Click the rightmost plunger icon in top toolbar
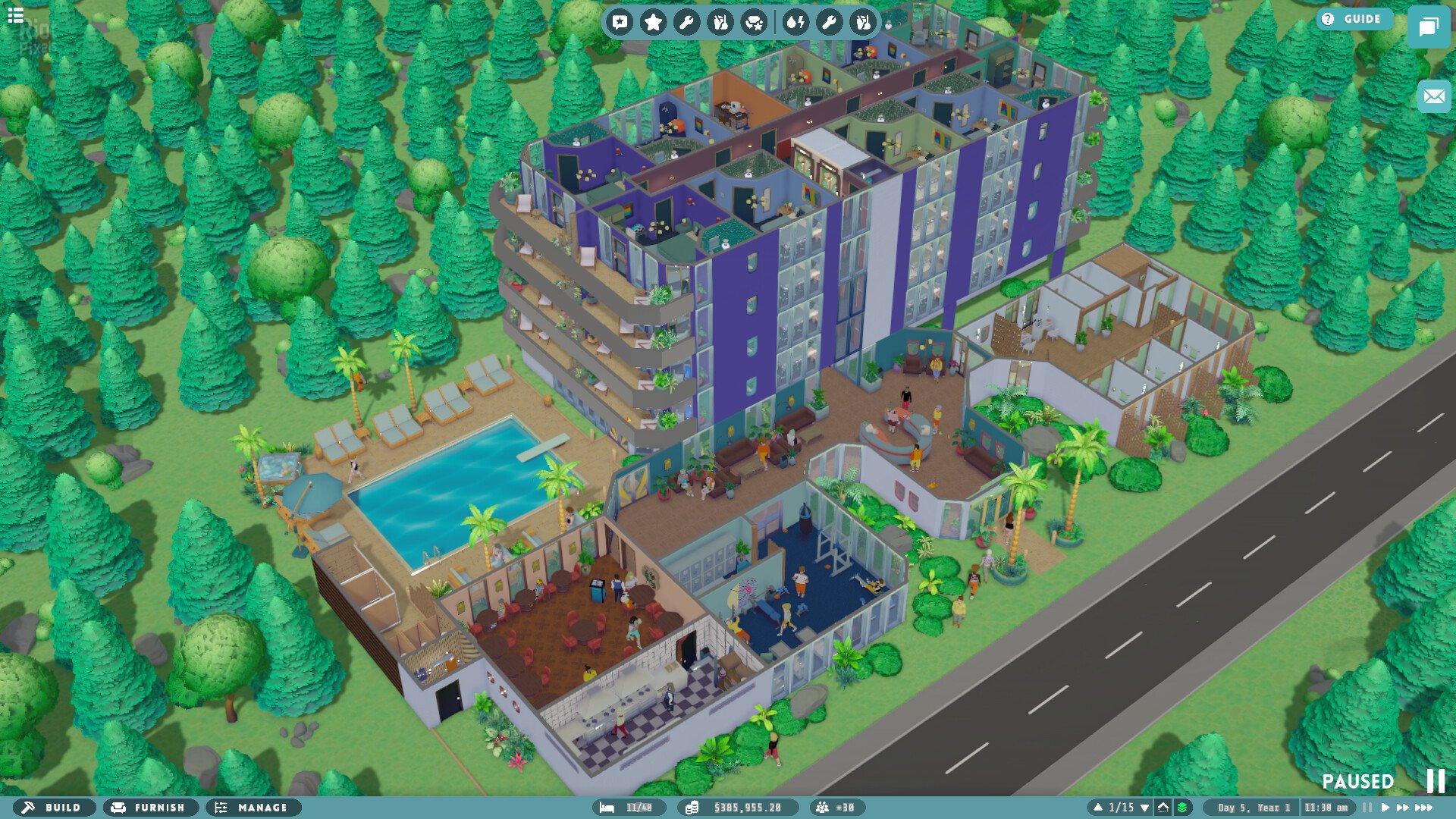 [864, 23]
